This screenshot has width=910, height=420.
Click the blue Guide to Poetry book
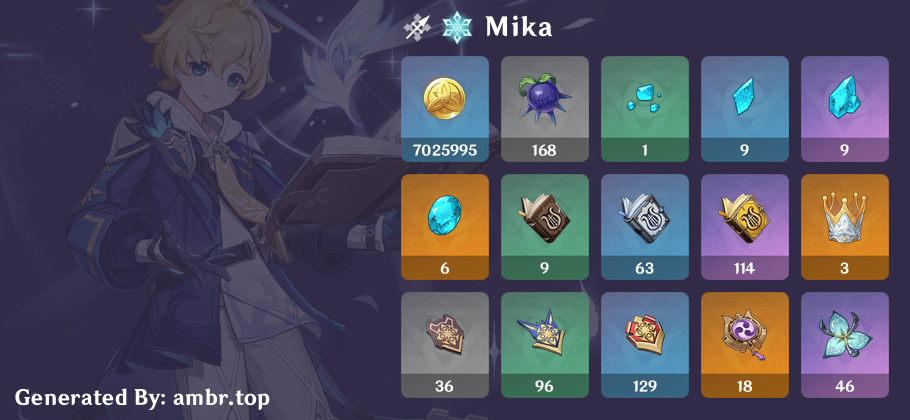point(645,227)
